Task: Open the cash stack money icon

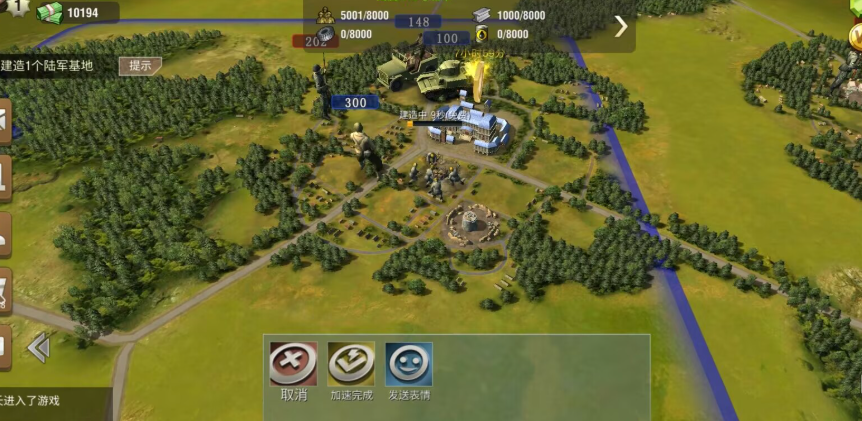Action: [49, 12]
